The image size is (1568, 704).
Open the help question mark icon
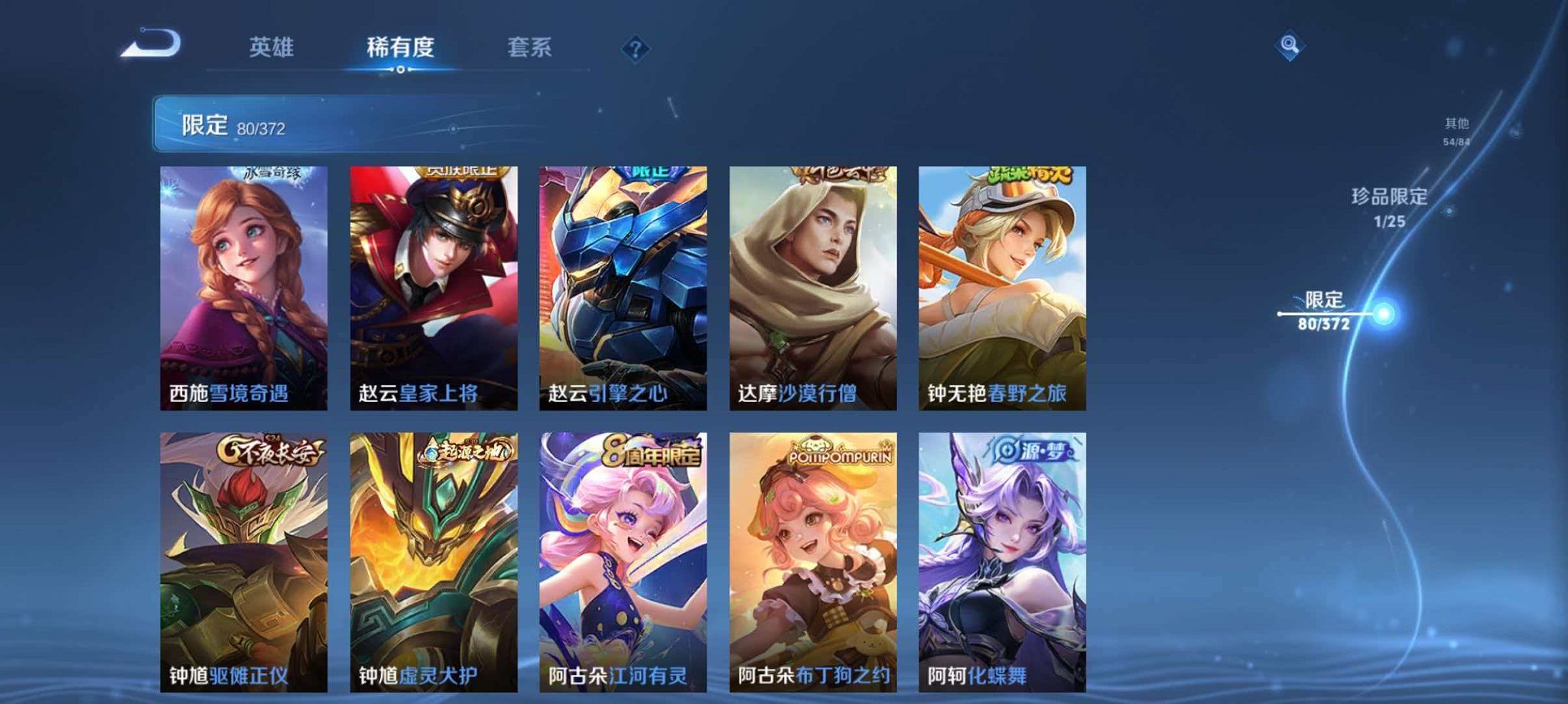(x=635, y=49)
